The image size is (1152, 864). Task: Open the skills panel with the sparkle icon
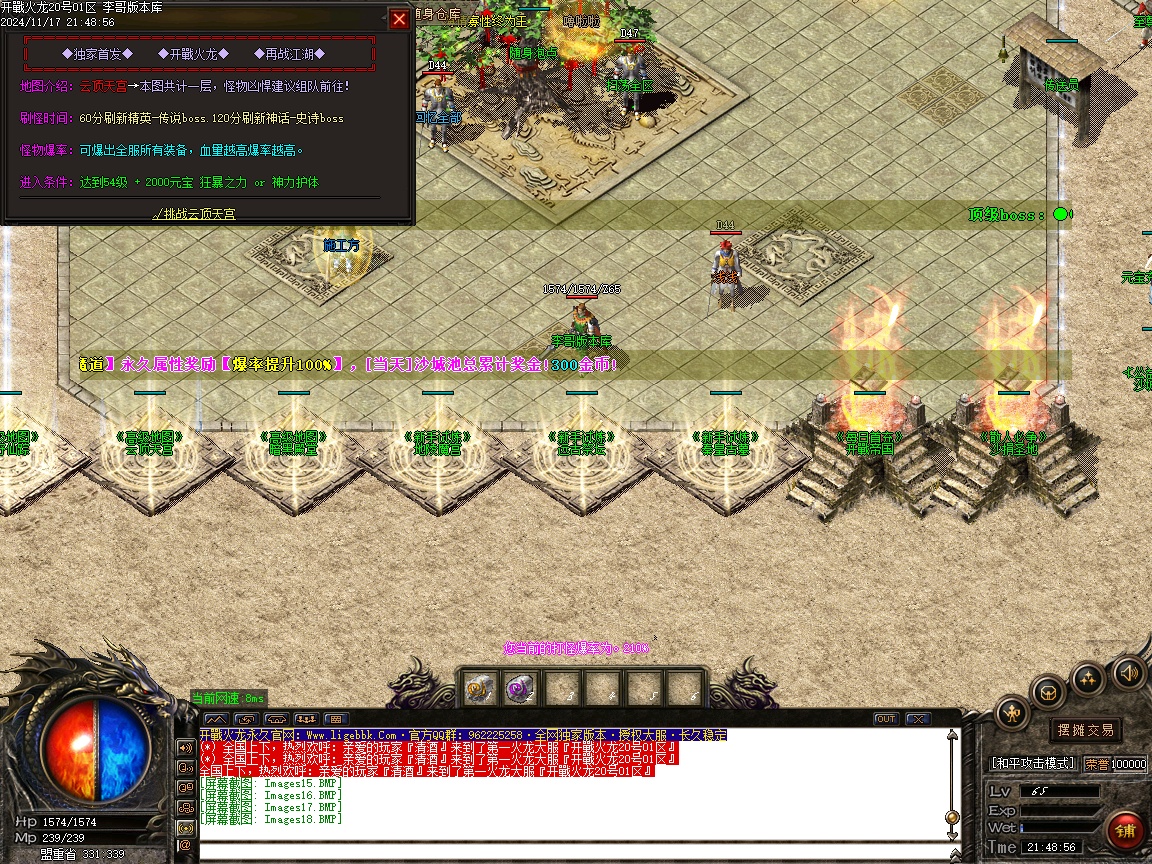(1088, 680)
